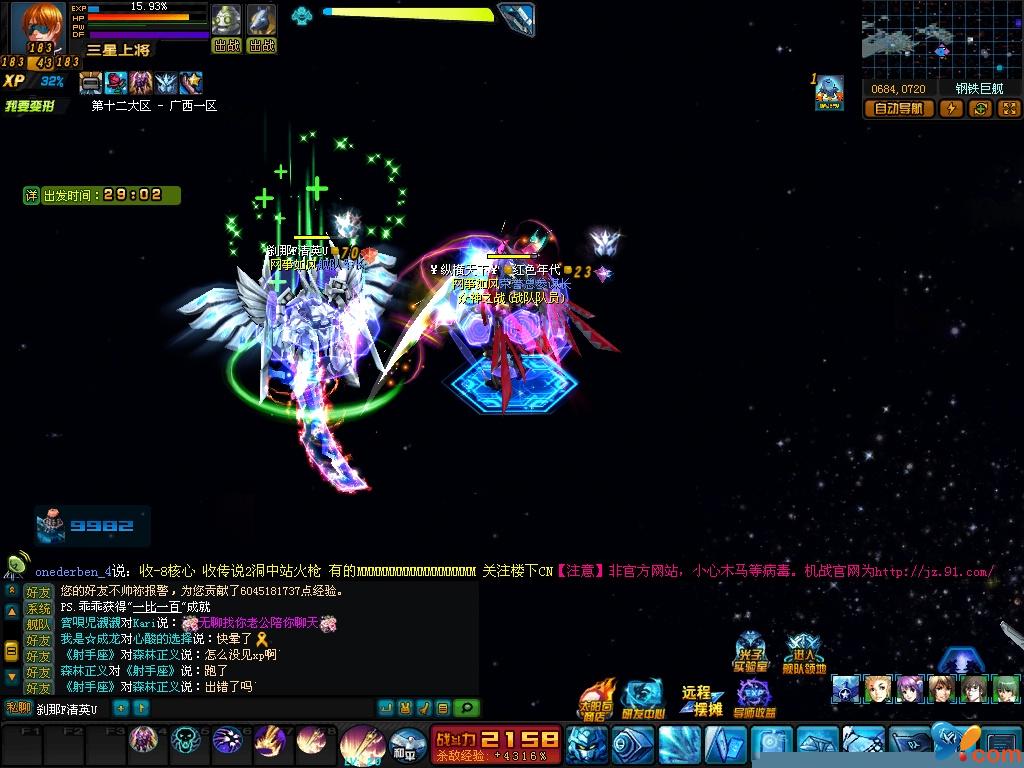Screen dimensions: 1024x768
Task: Click the green magnifier button beside chat
Action: 466,708
